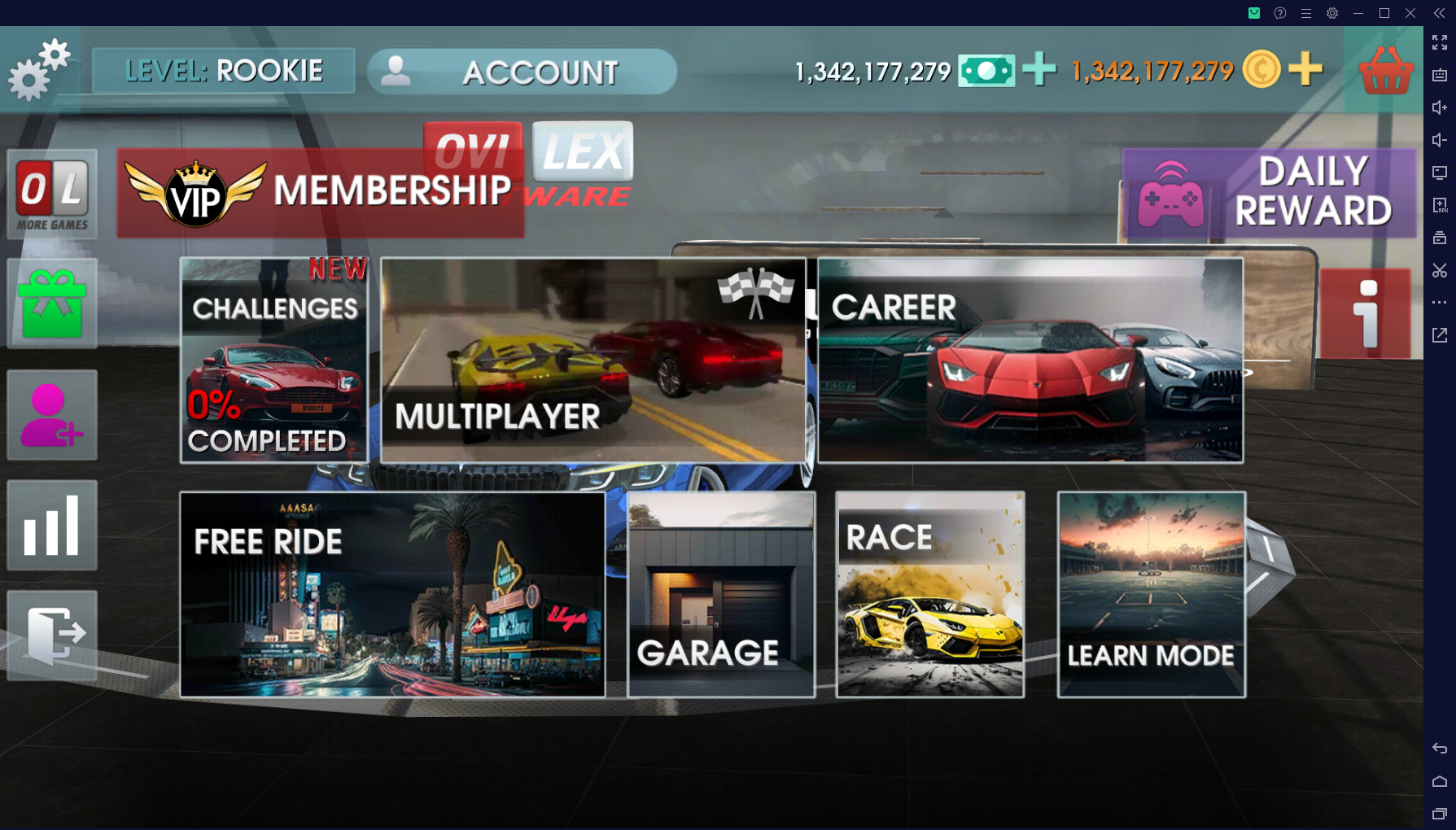The image size is (1456, 830).
Task: Open the green gift box
Action: point(52,304)
